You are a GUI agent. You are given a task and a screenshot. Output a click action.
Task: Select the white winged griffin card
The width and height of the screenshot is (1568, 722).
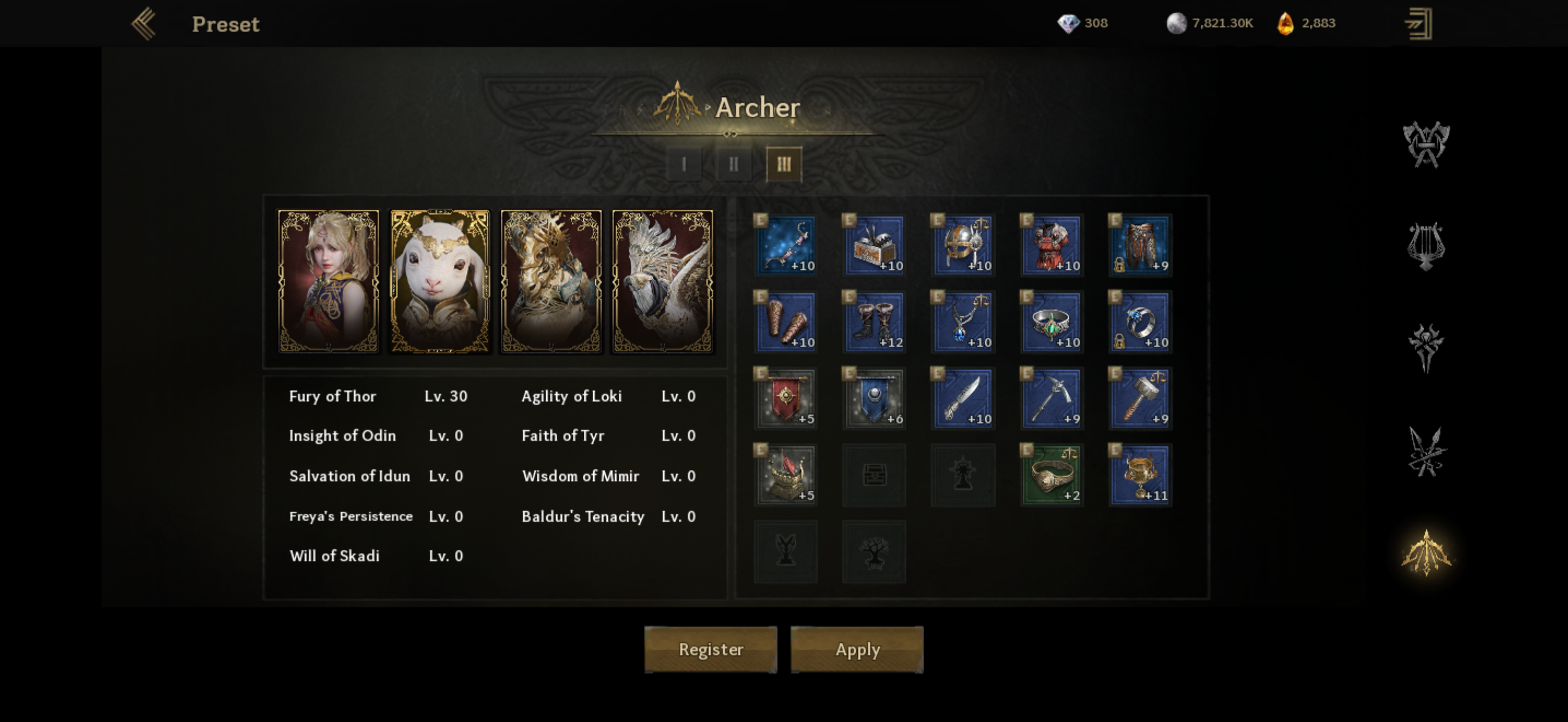pos(662,281)
